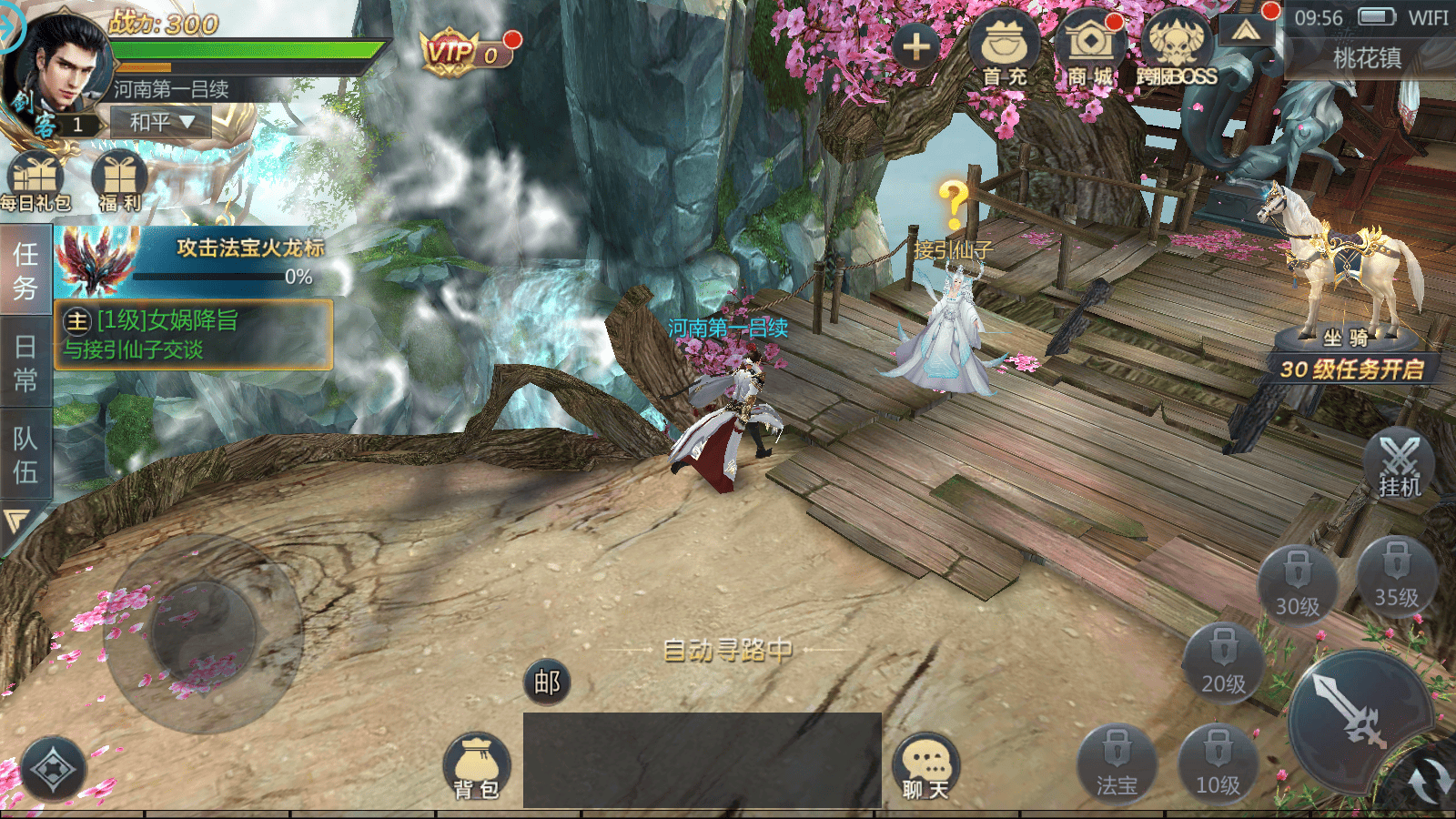This screenshot has width=1456, height=819.
Task: Switch to the 日常 daily tab
Action: tap(25, 362)
